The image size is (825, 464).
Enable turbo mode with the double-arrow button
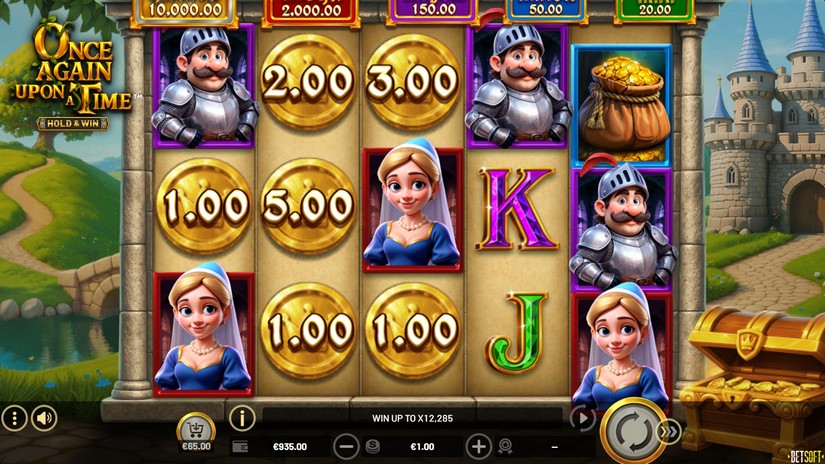[669, 430]
